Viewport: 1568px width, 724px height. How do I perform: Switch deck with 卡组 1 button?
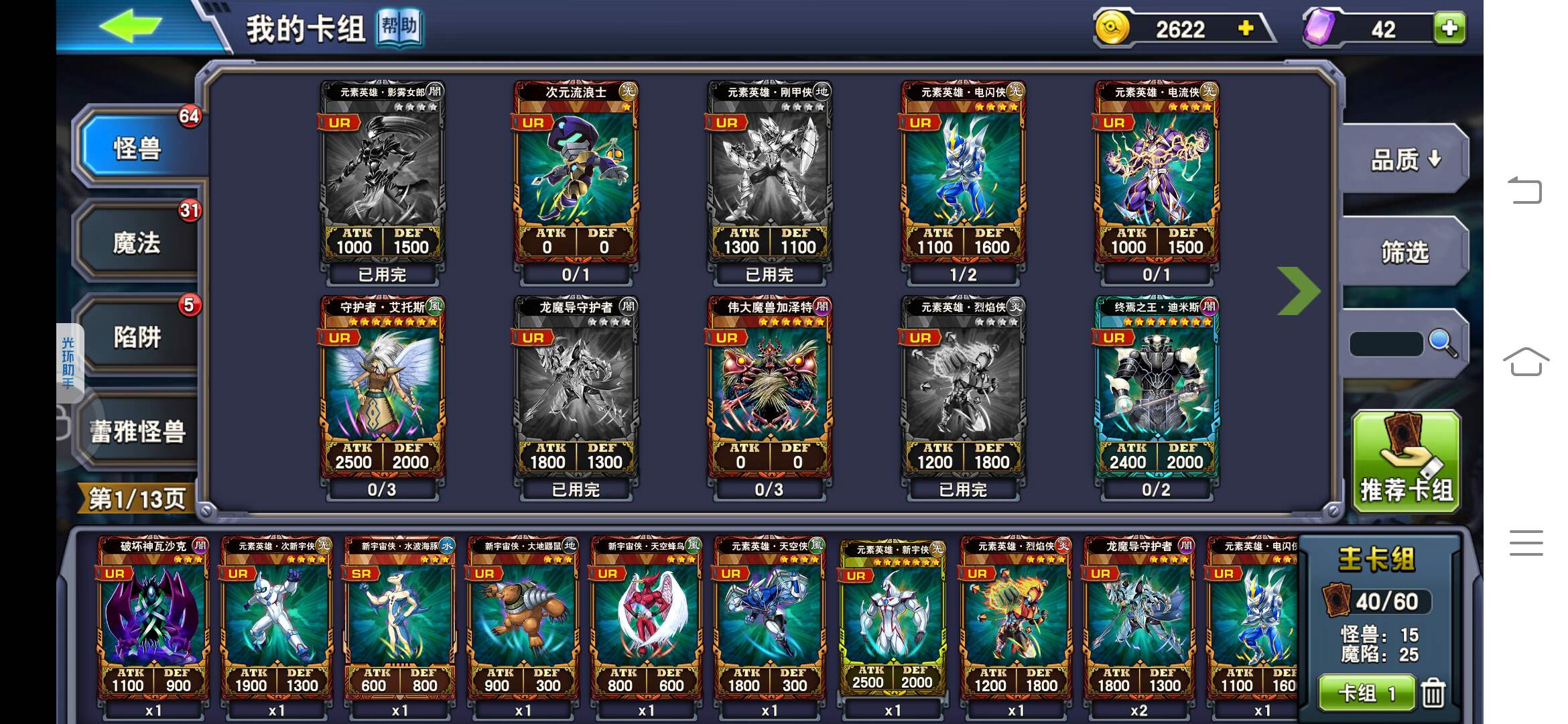click(x=1366, y=693)
